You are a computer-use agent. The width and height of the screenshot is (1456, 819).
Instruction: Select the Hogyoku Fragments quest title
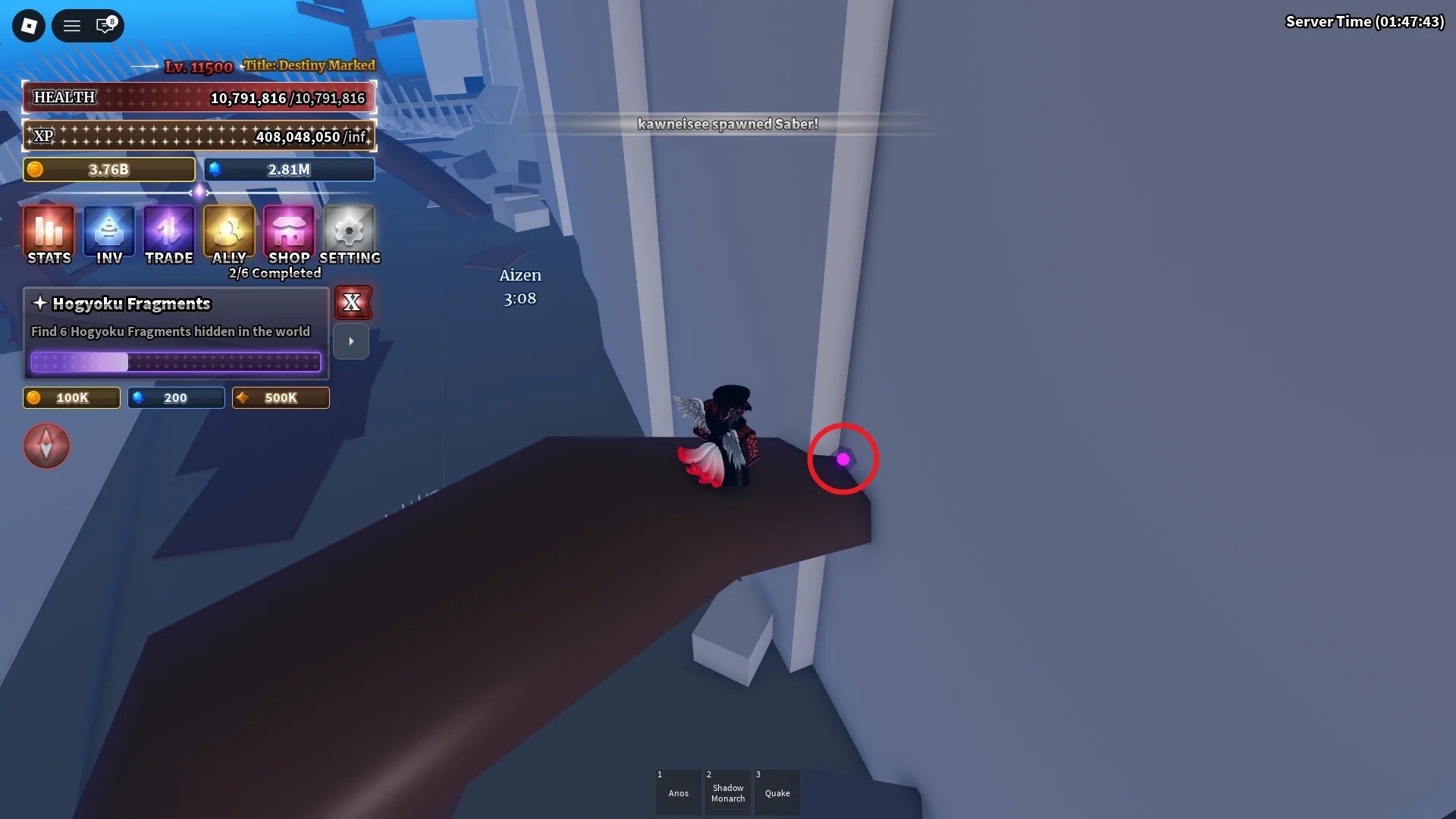[x=130, y=303]
